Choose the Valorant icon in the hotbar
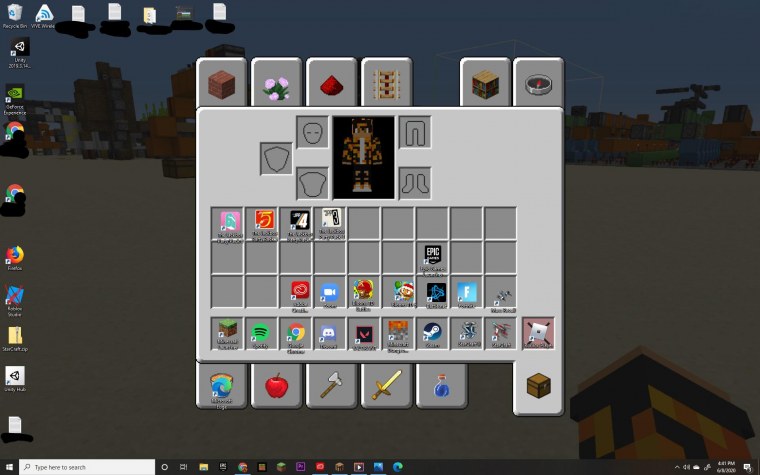The height and width of the screenshot is (475, 760). (364, 332)
